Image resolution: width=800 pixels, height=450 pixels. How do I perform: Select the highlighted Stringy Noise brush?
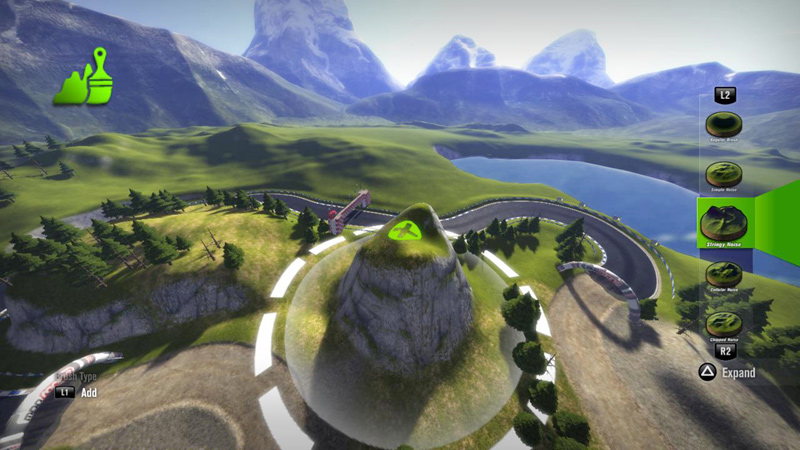[x=724, y=222]
